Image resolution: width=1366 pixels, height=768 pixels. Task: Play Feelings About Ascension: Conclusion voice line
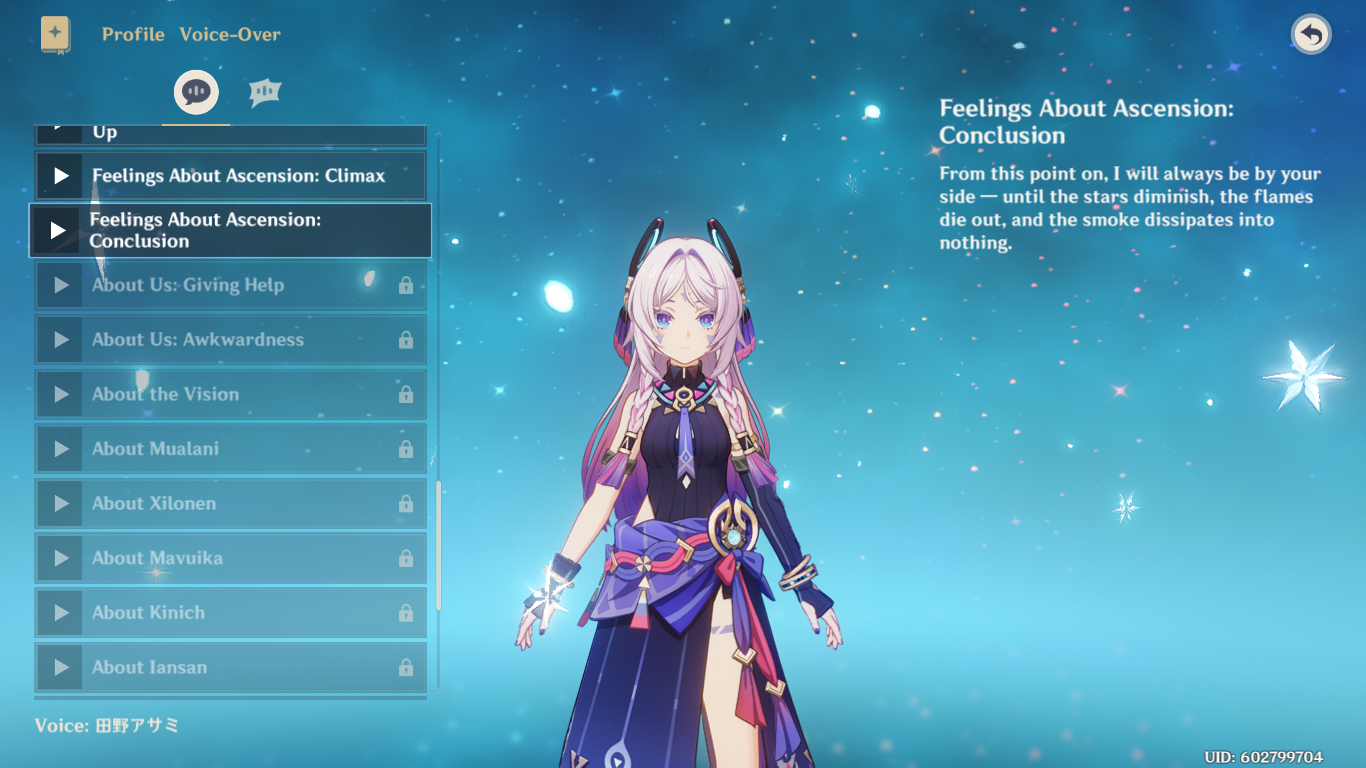(x=58, y=231)
